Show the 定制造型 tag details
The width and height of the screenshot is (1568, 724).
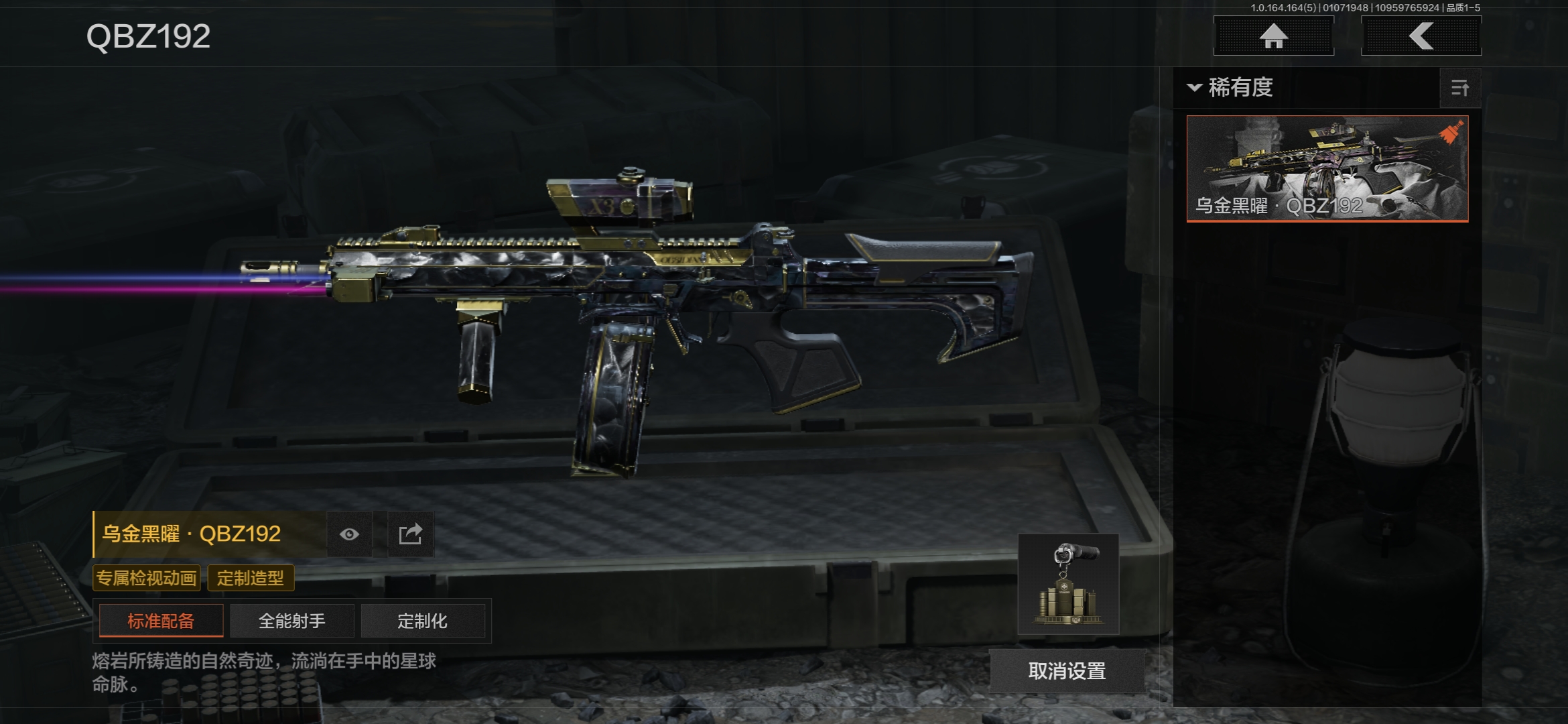[251, 578]
